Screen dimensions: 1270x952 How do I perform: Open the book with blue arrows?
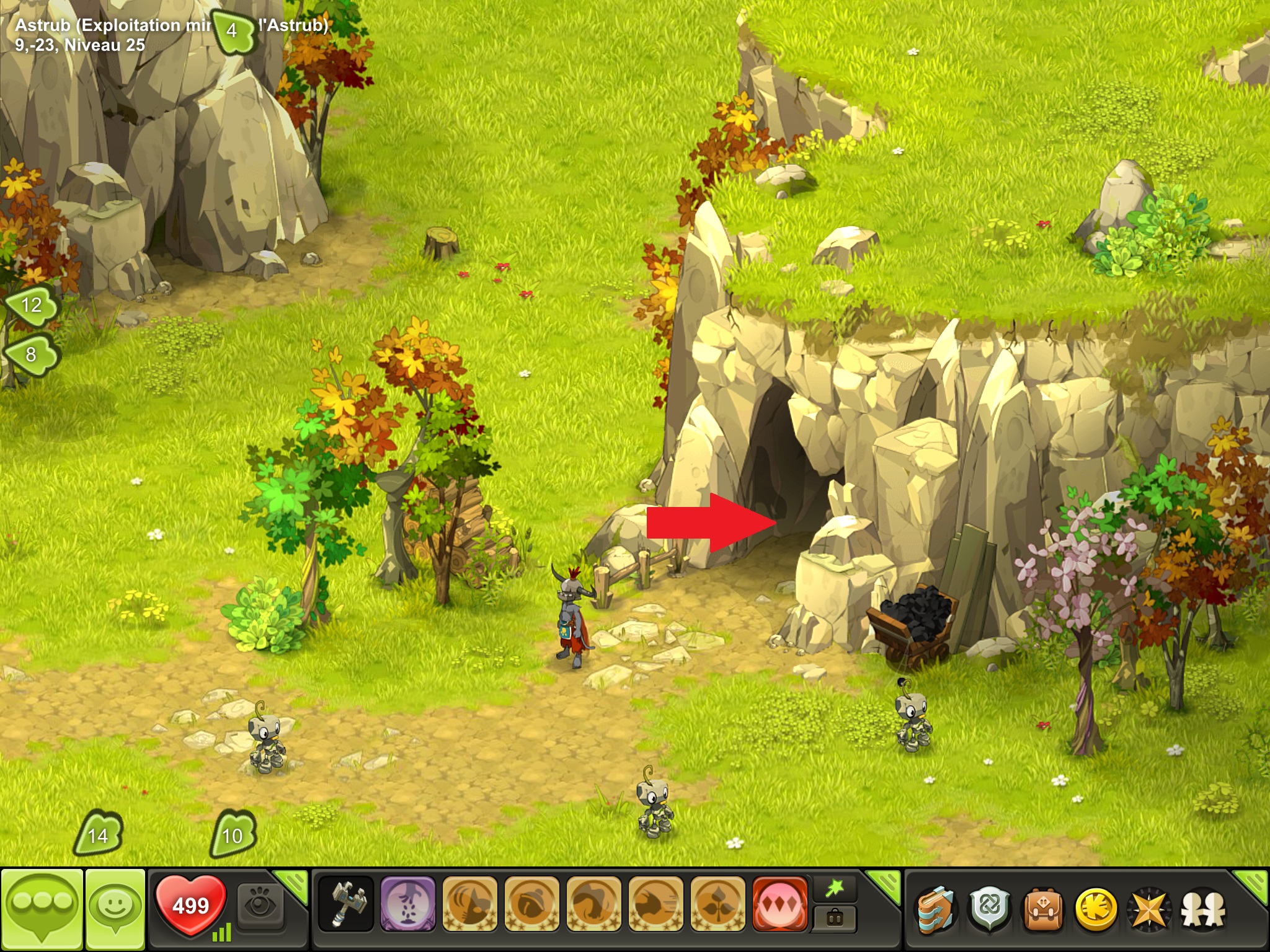point(936,909)
